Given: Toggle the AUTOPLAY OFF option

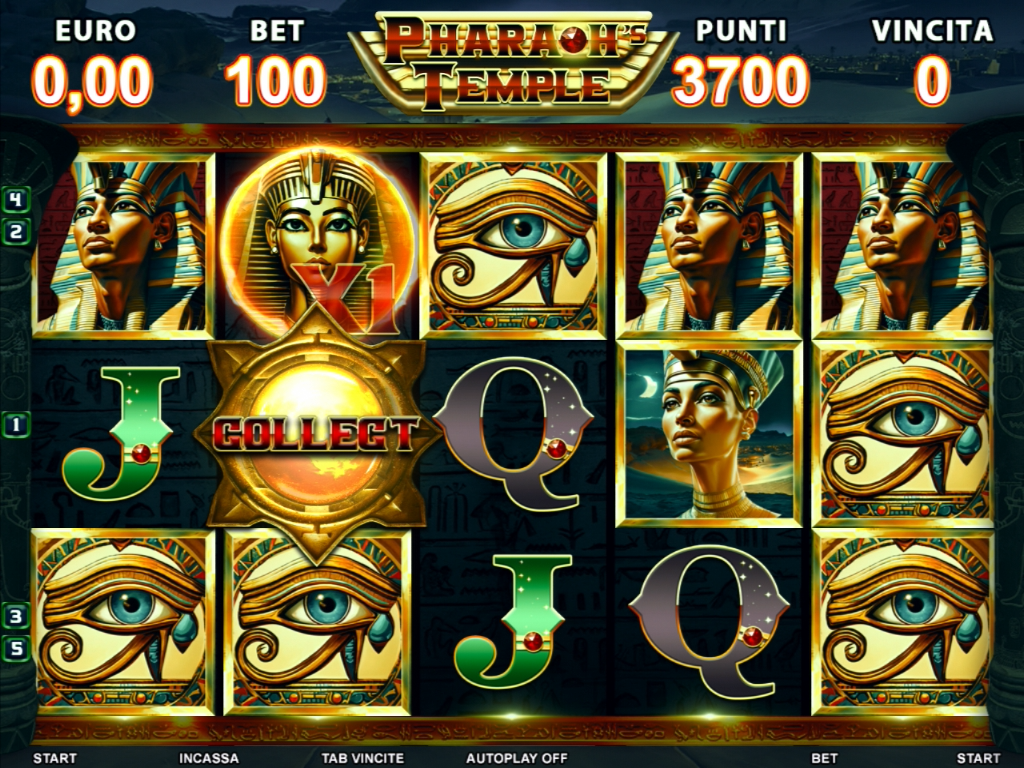Looking at the screenshot, I should 516,758.
